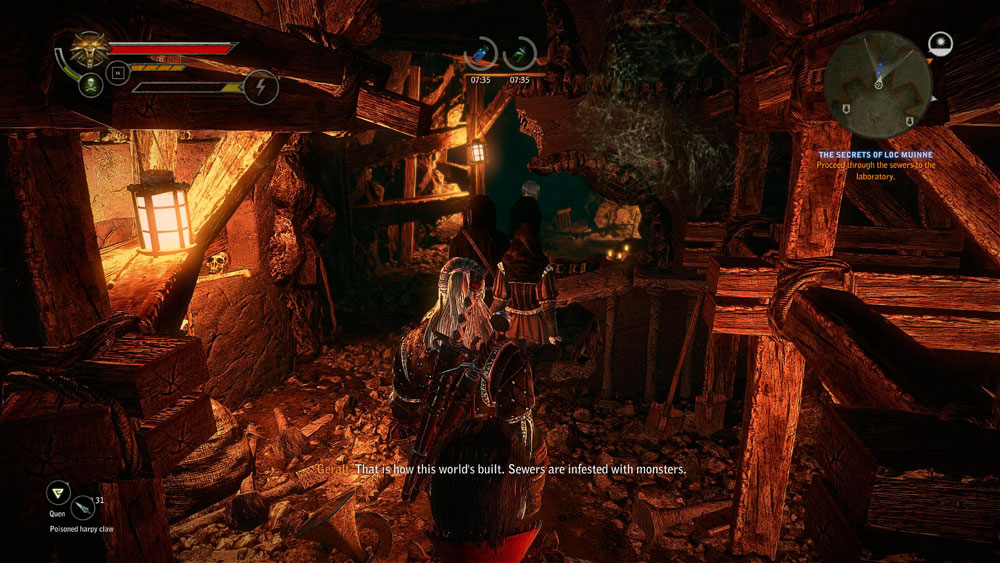1000x563 pixels.
Task: Activate the Quen sign icon
Action: click(x=58, y=493)
